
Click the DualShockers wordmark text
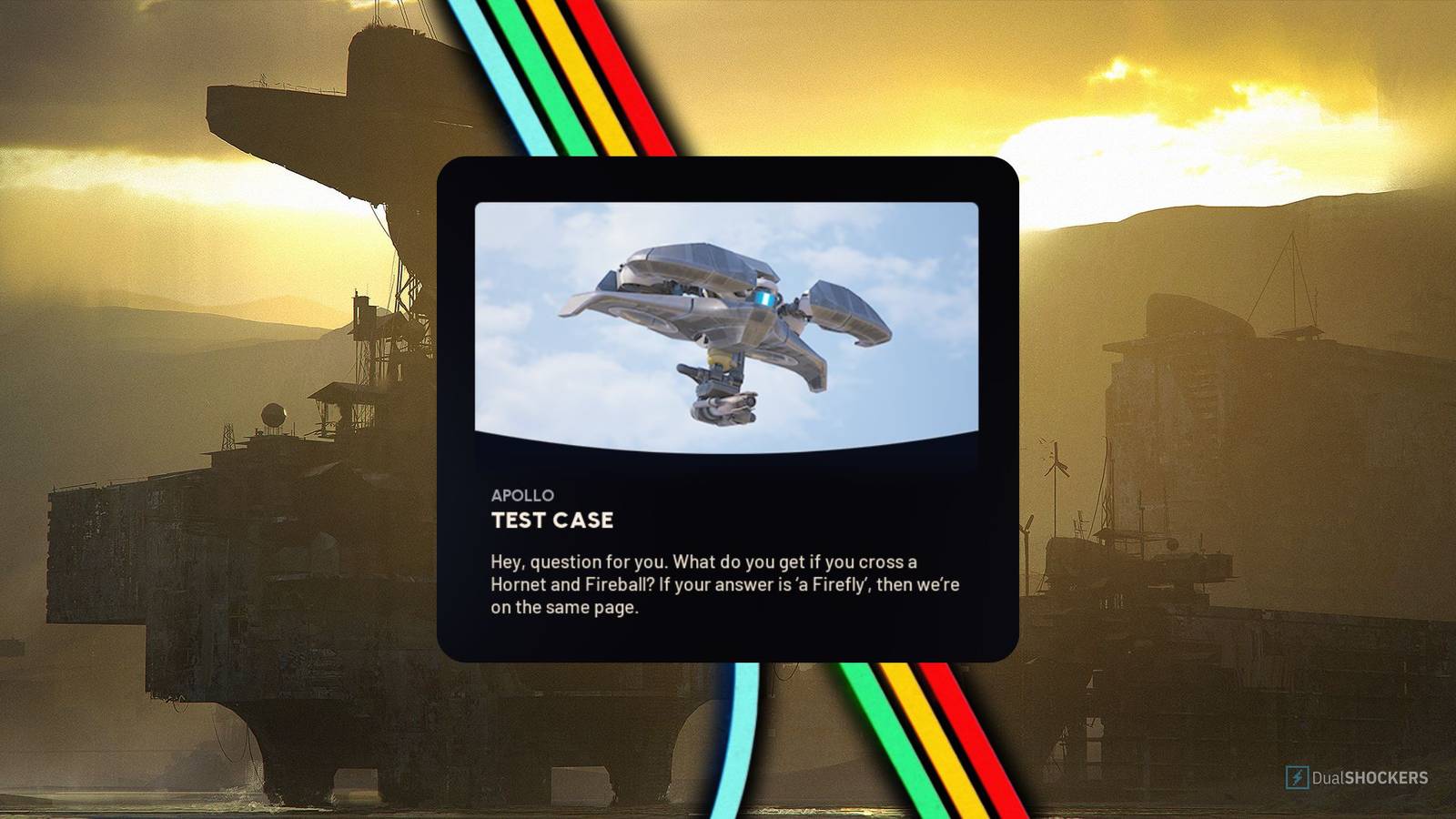1370,776
